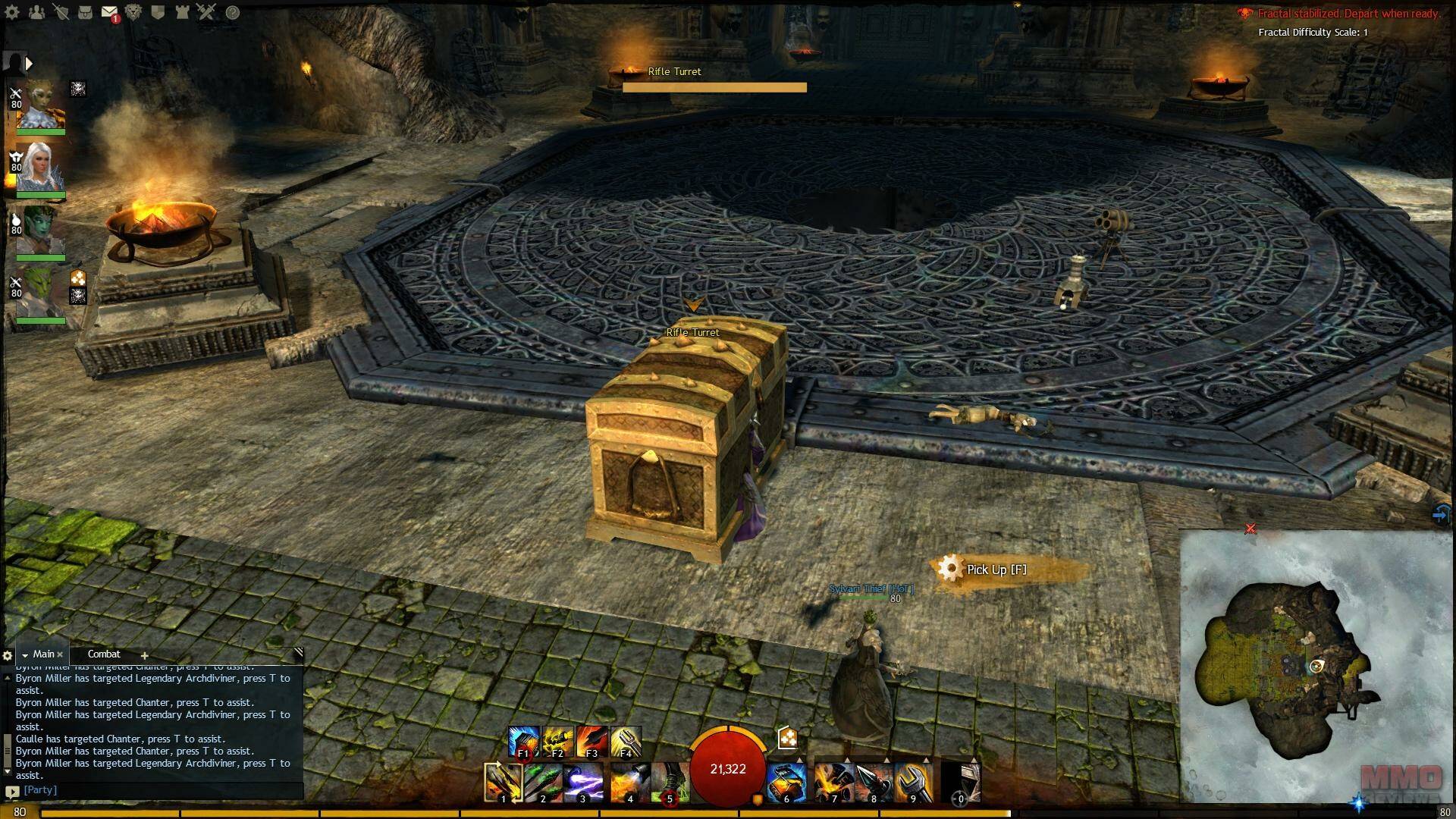Open the mail envelope with notification
1456x819 pixels.
pos(109,12)
